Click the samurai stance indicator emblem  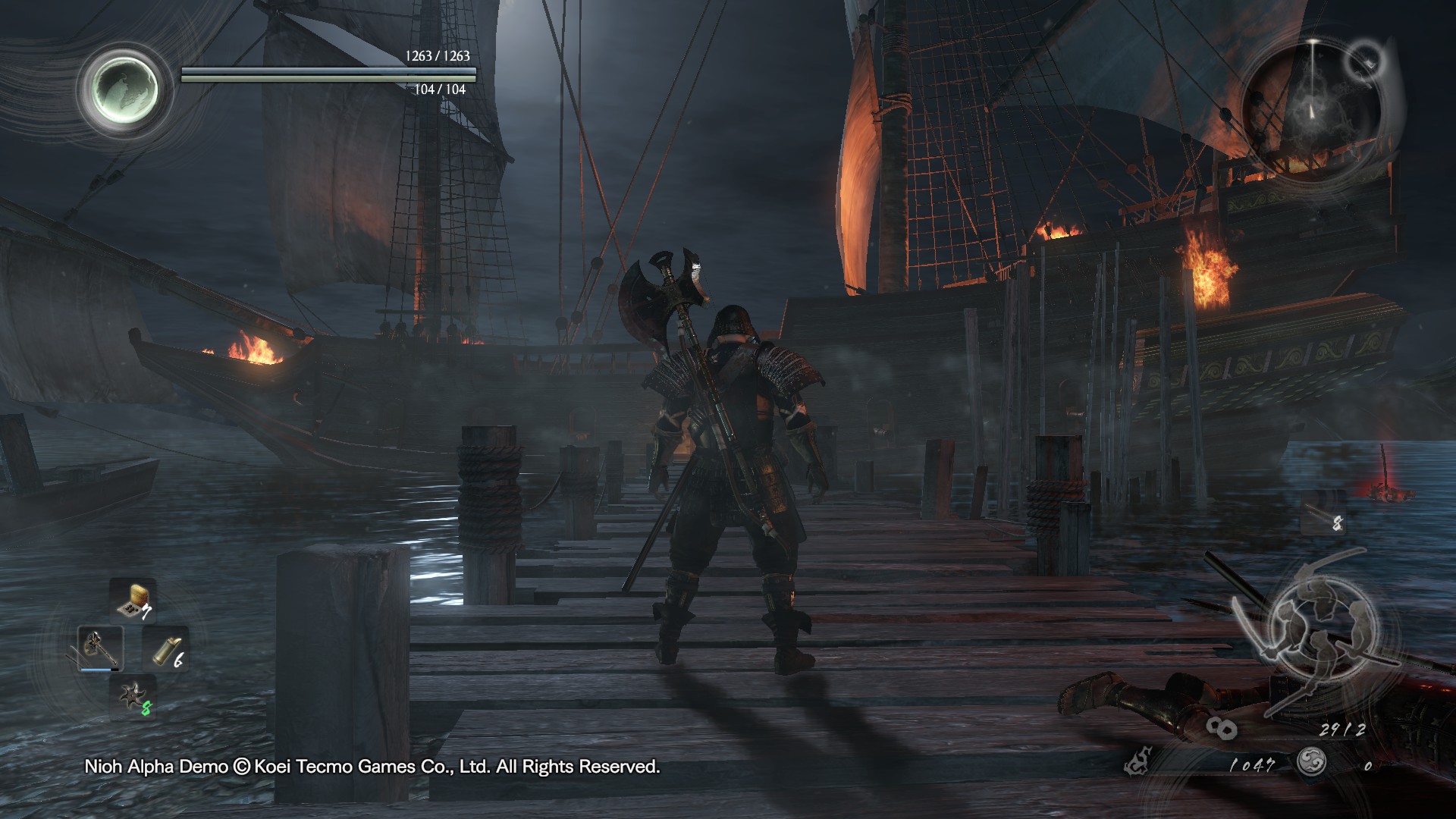[x=1315, y=628]
